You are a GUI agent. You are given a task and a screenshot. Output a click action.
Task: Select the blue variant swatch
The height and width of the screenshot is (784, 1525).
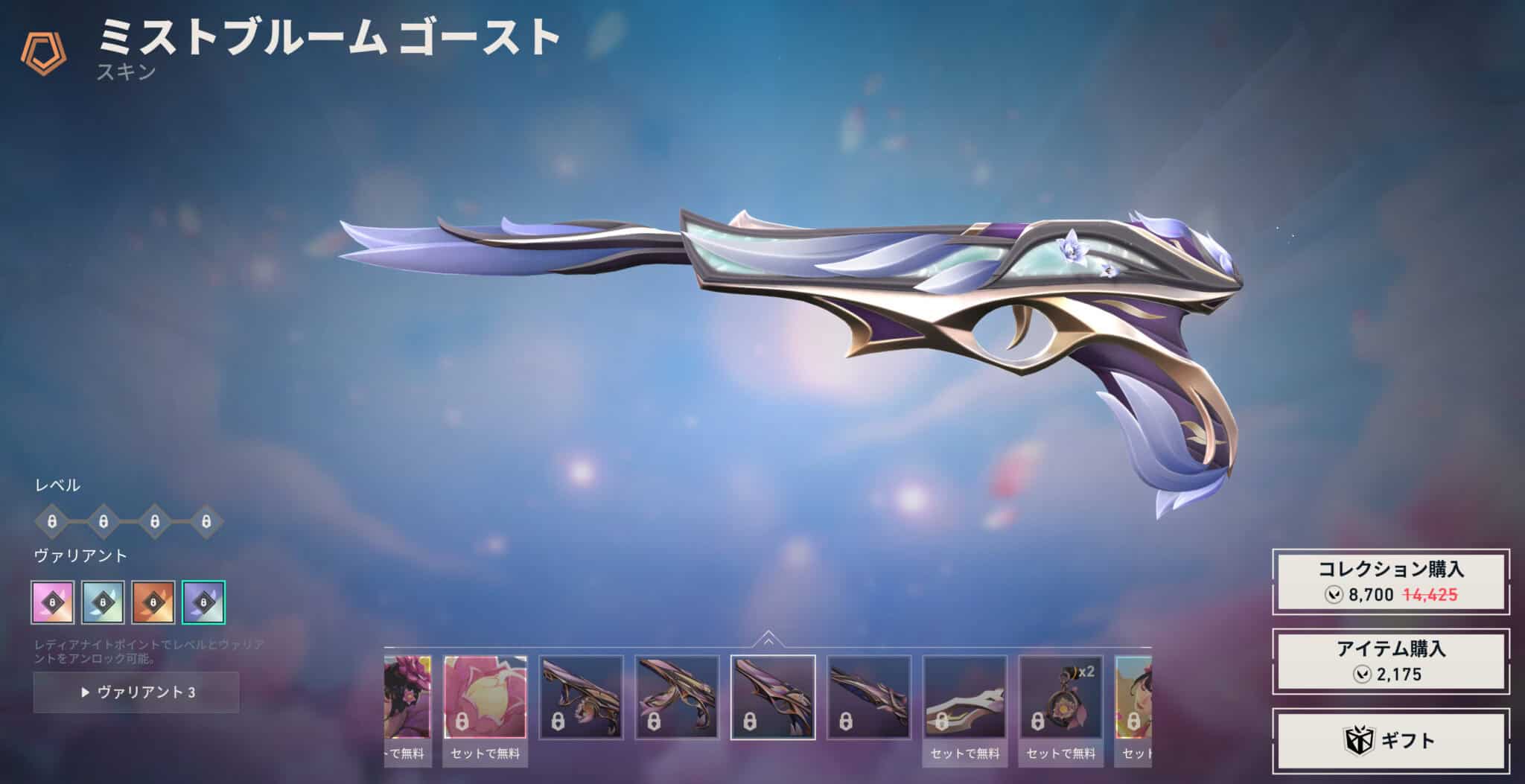(103, 602)
